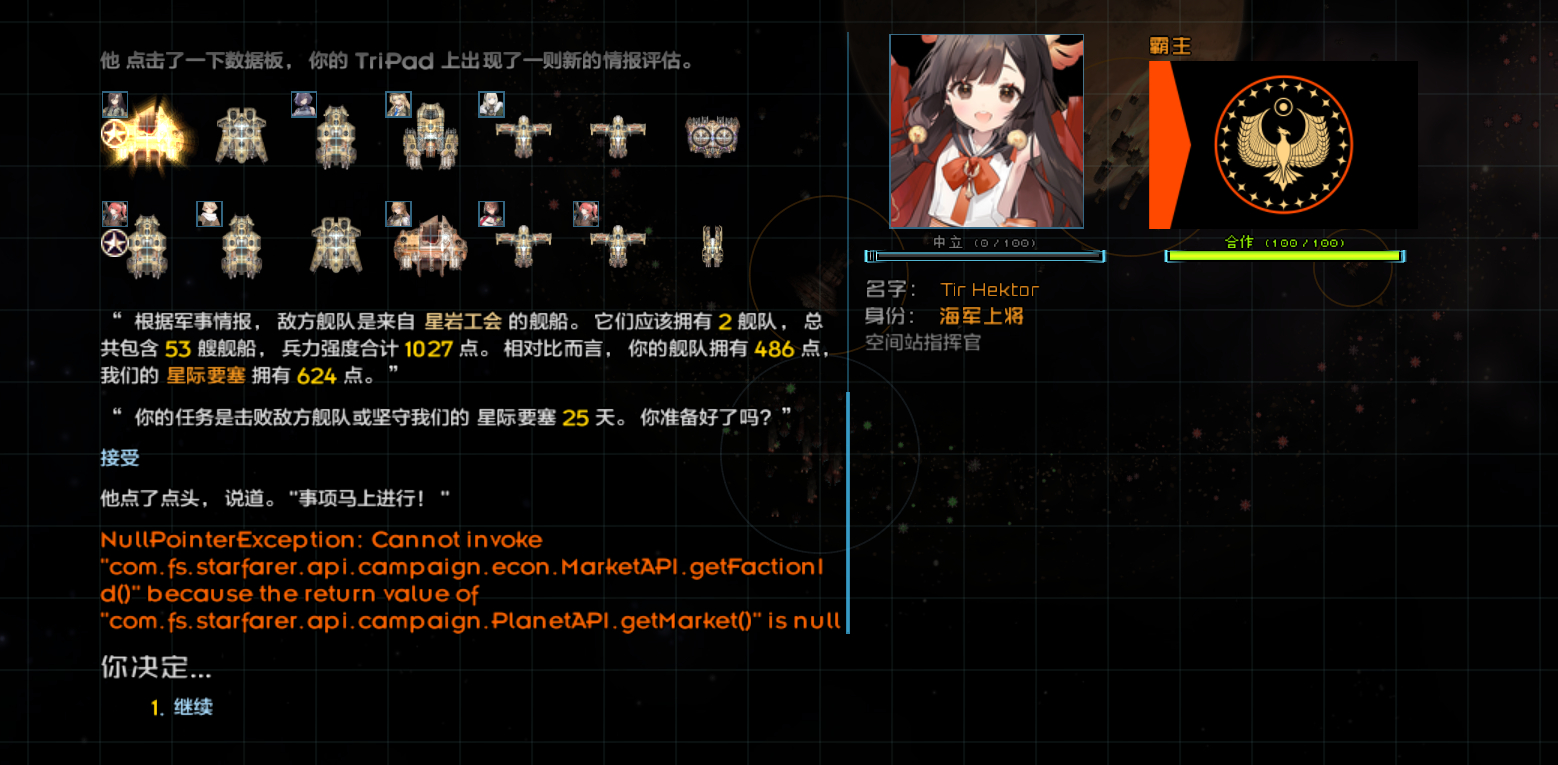Image resolution: width=1558 pixels, height=765 pixels.
Task: Select the purple-haired officer portrait icon
Action: [x=303, y=104]
